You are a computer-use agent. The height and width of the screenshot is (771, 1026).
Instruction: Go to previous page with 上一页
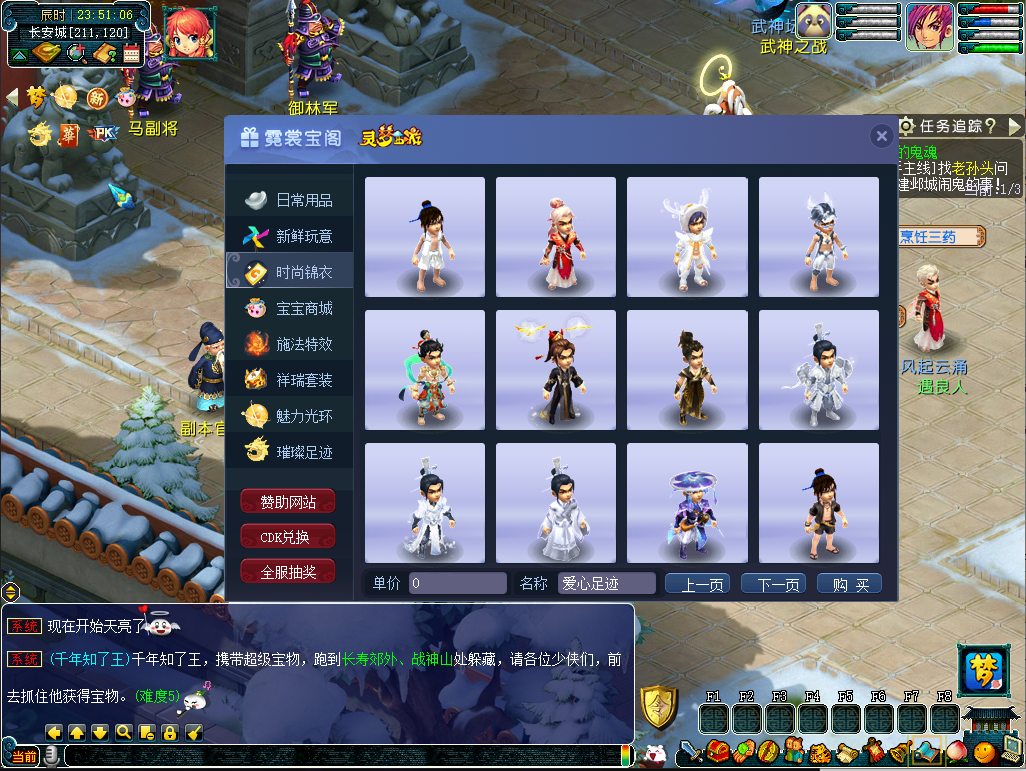tap(697, 584)
